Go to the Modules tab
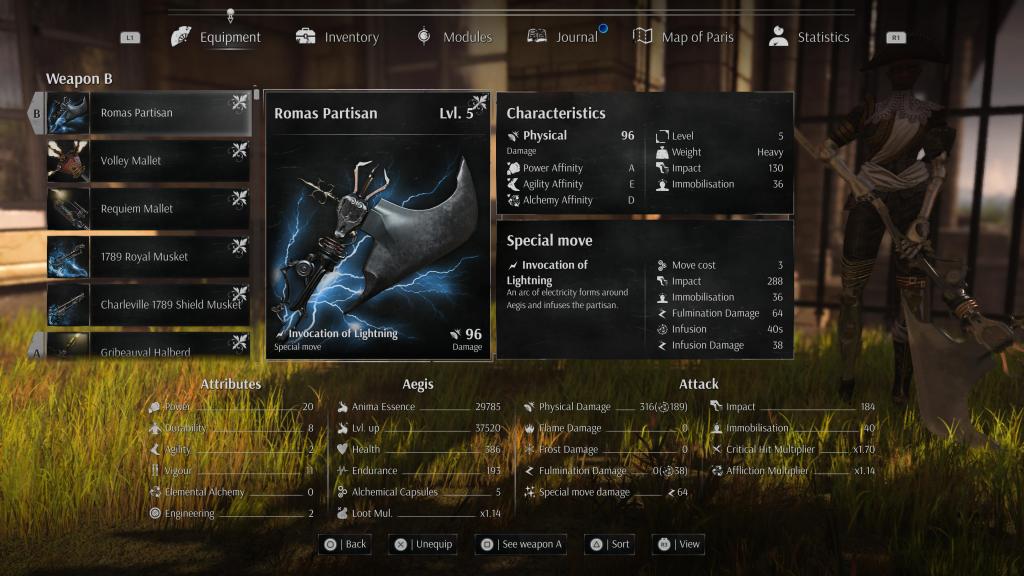The image size is (1024, 576). (455, 37)
